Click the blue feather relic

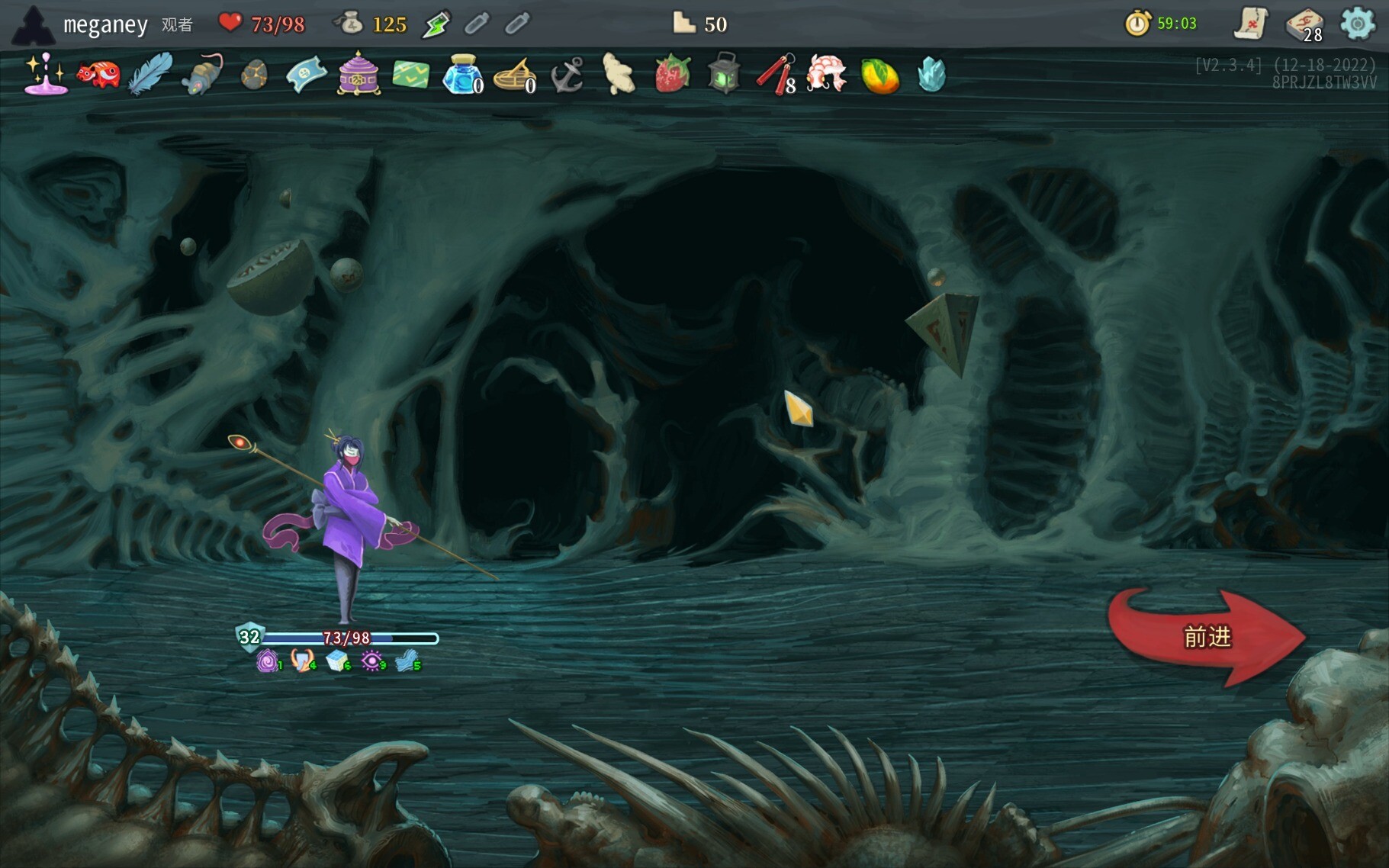150,75
